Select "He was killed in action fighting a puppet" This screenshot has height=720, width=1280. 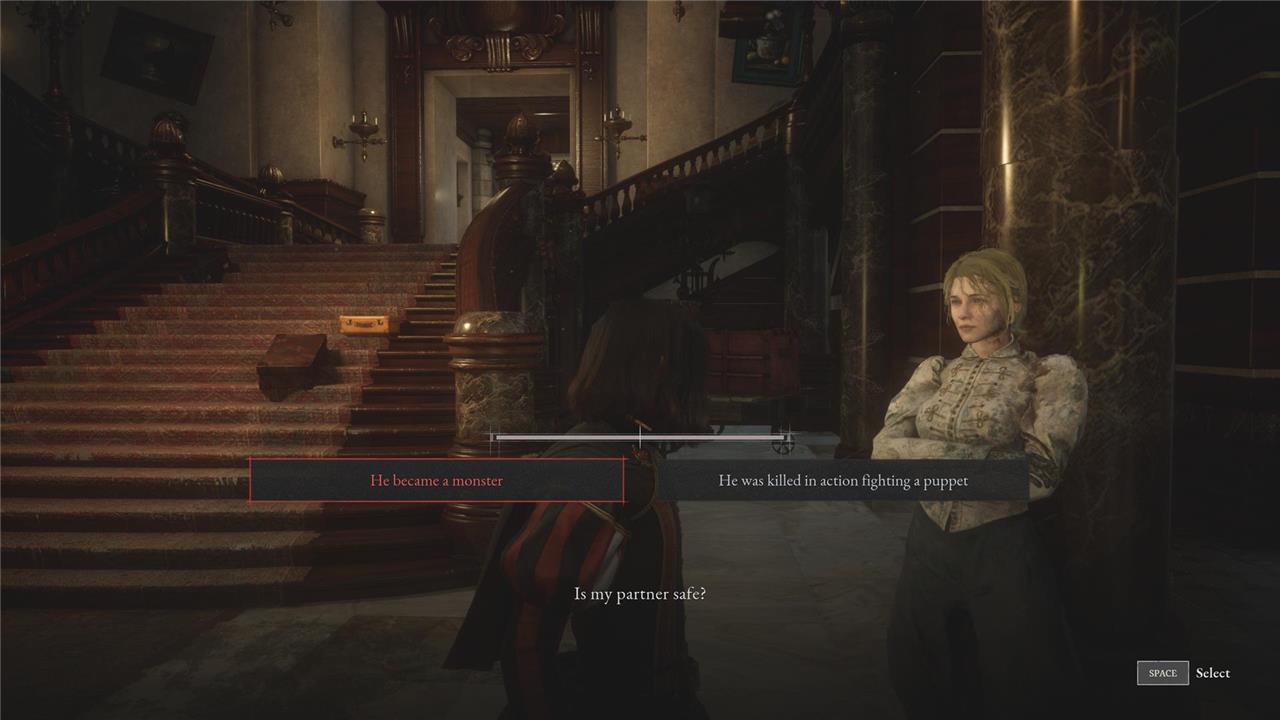point(843,481)
